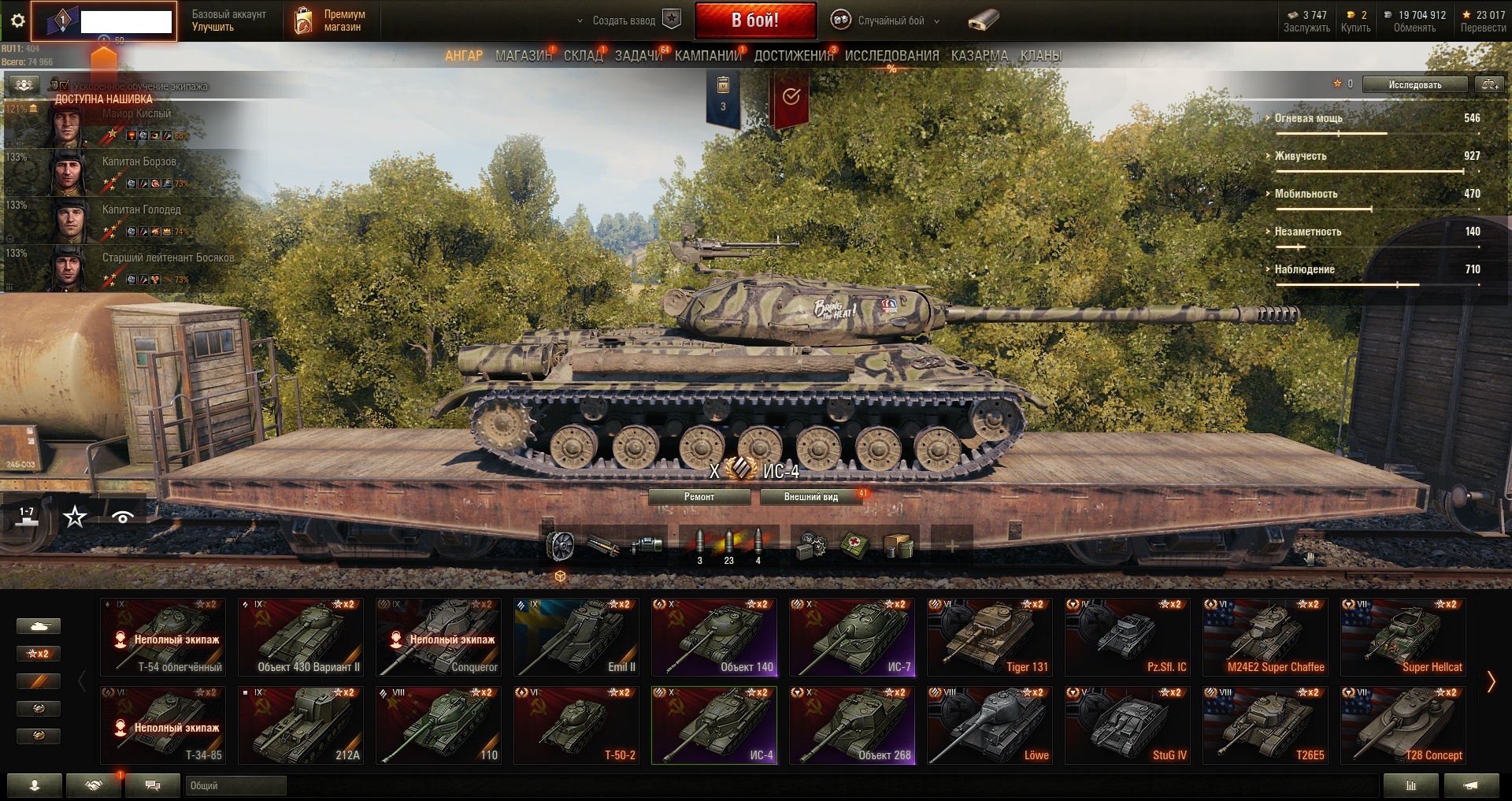Go to the КАЗАРМА tab
Screen dimensions: 1512x801
979,56
